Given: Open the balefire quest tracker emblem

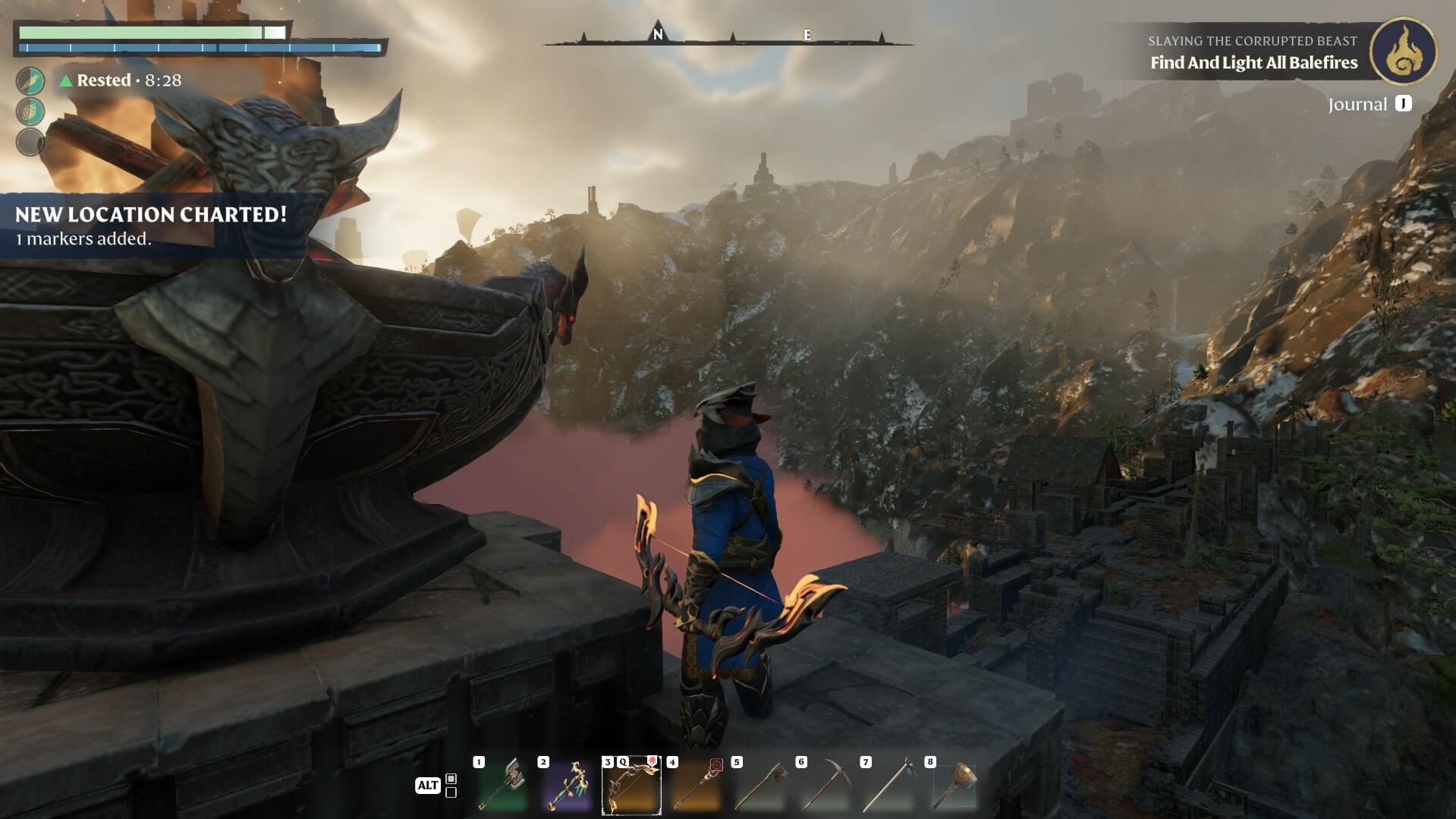Looking at the screenshot, I should (x=1403, y=52).
